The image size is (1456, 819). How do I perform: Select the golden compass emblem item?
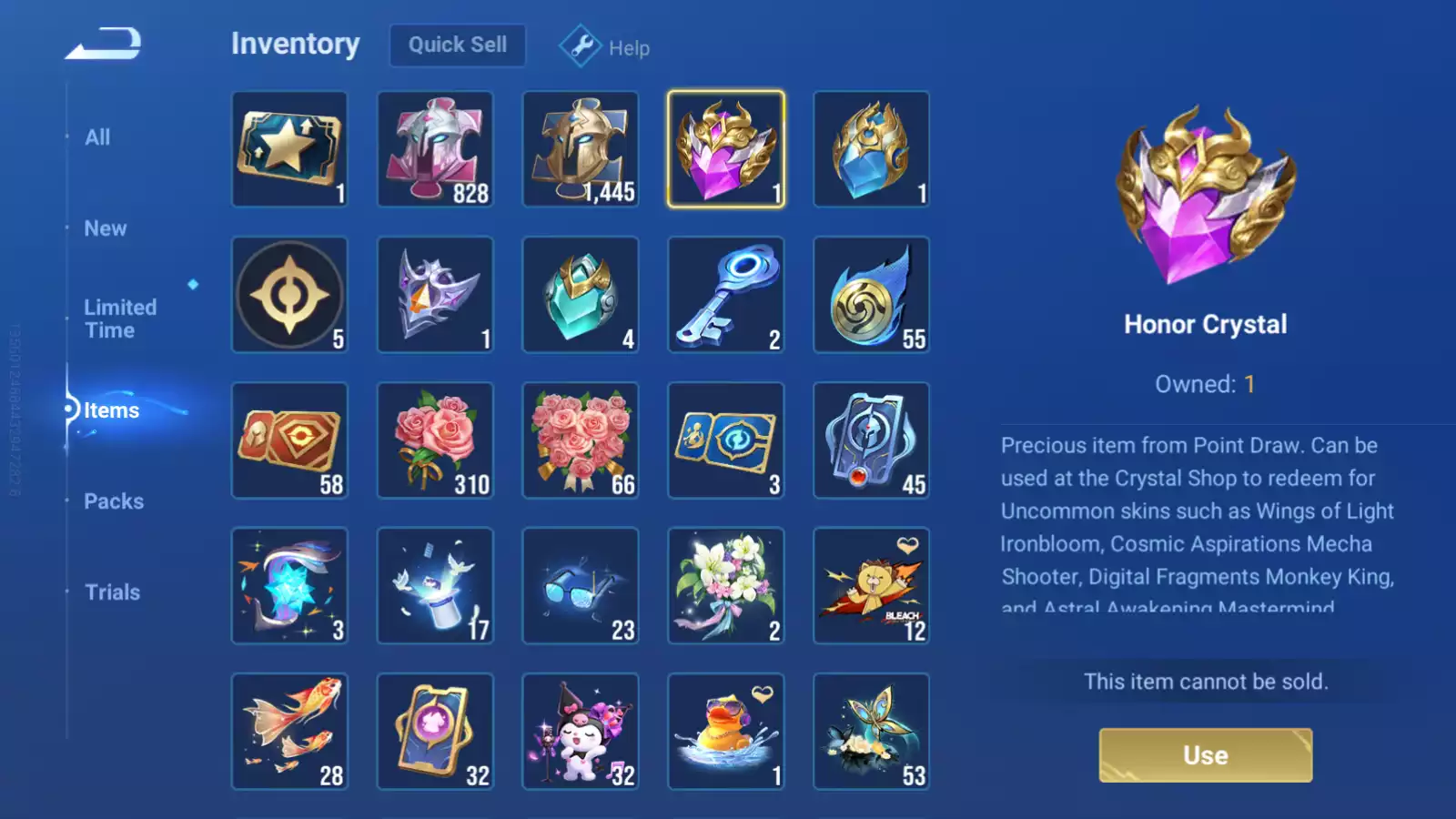289,294
